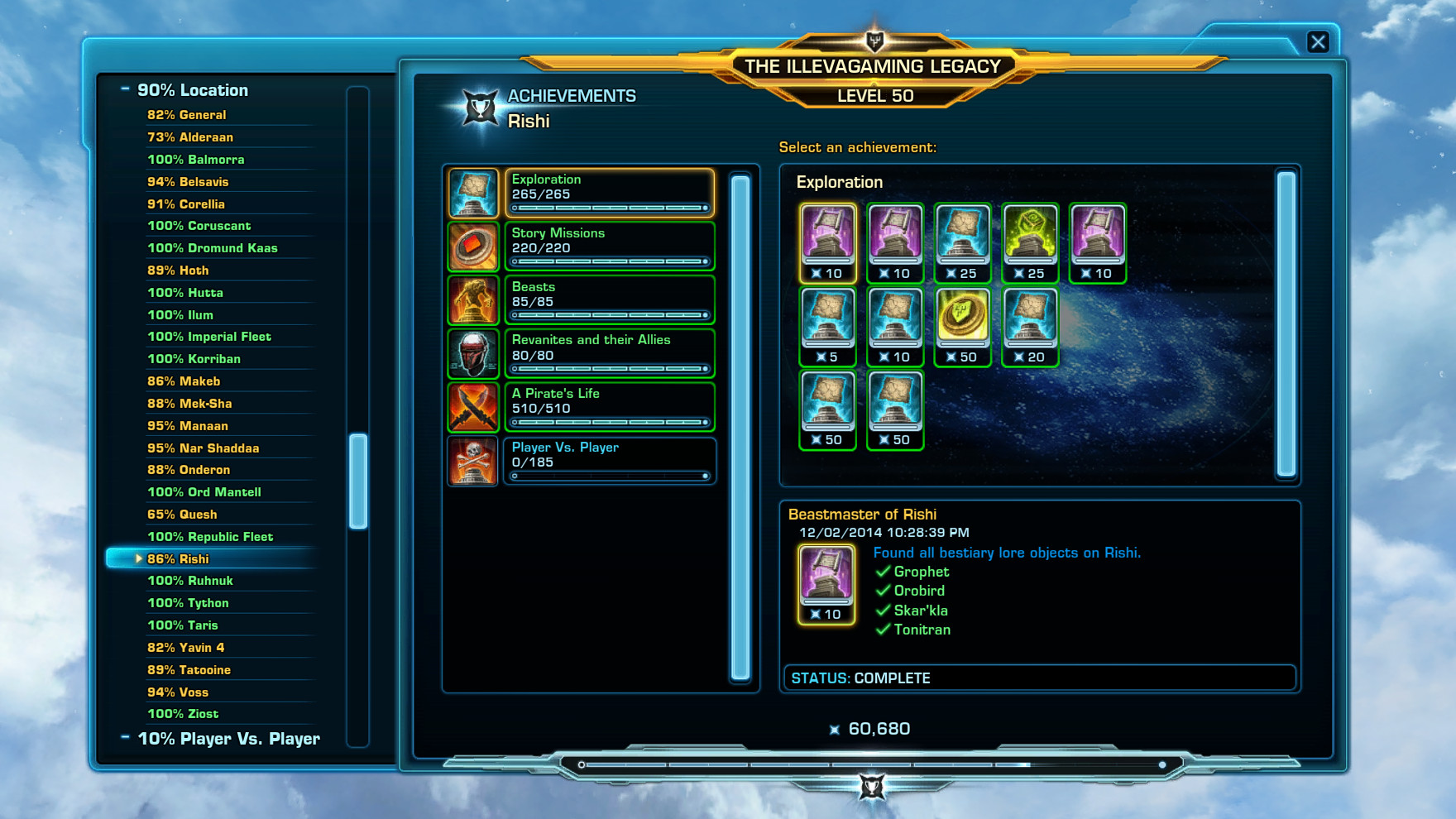Click the Skar'kla completion checkmark
This screenshot has width=1456, height=819.
pyautogui.click(x=882, y=610)
